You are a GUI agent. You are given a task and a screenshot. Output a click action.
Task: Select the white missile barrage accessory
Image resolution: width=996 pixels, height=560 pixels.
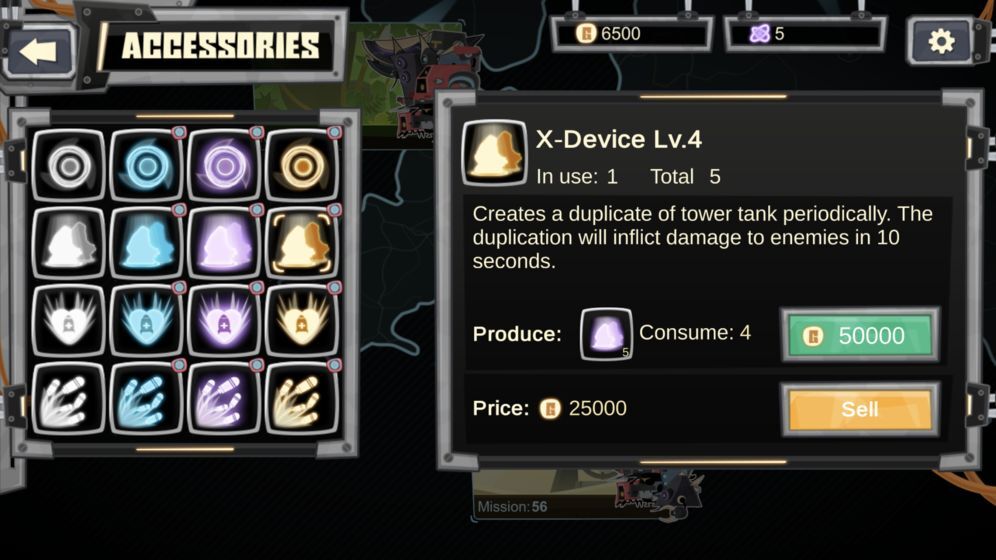pyautogui.click(x=68, y=399)
